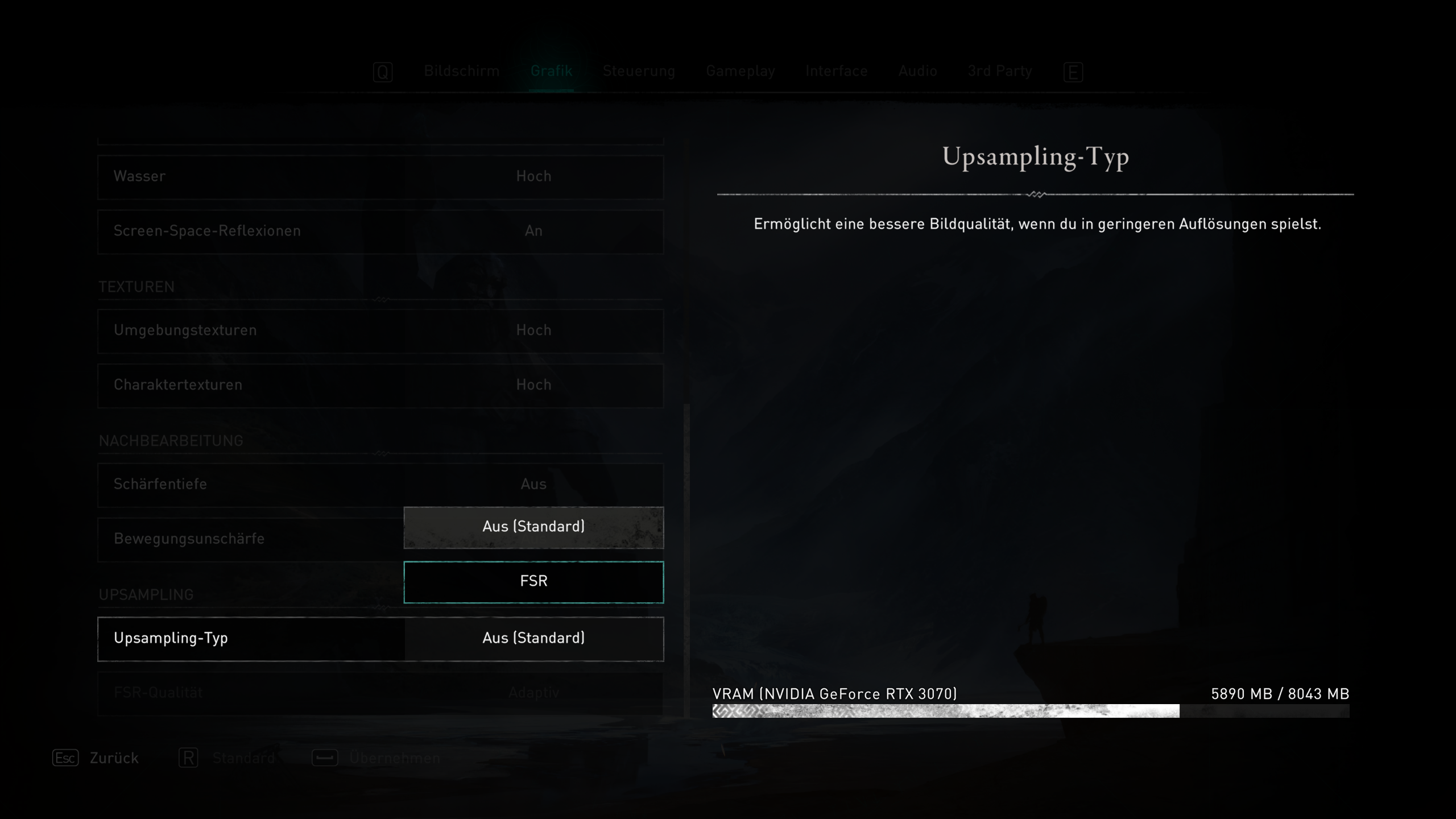Open the Gameplay tab
This screenshot has height=819, width=1456.
741,71
